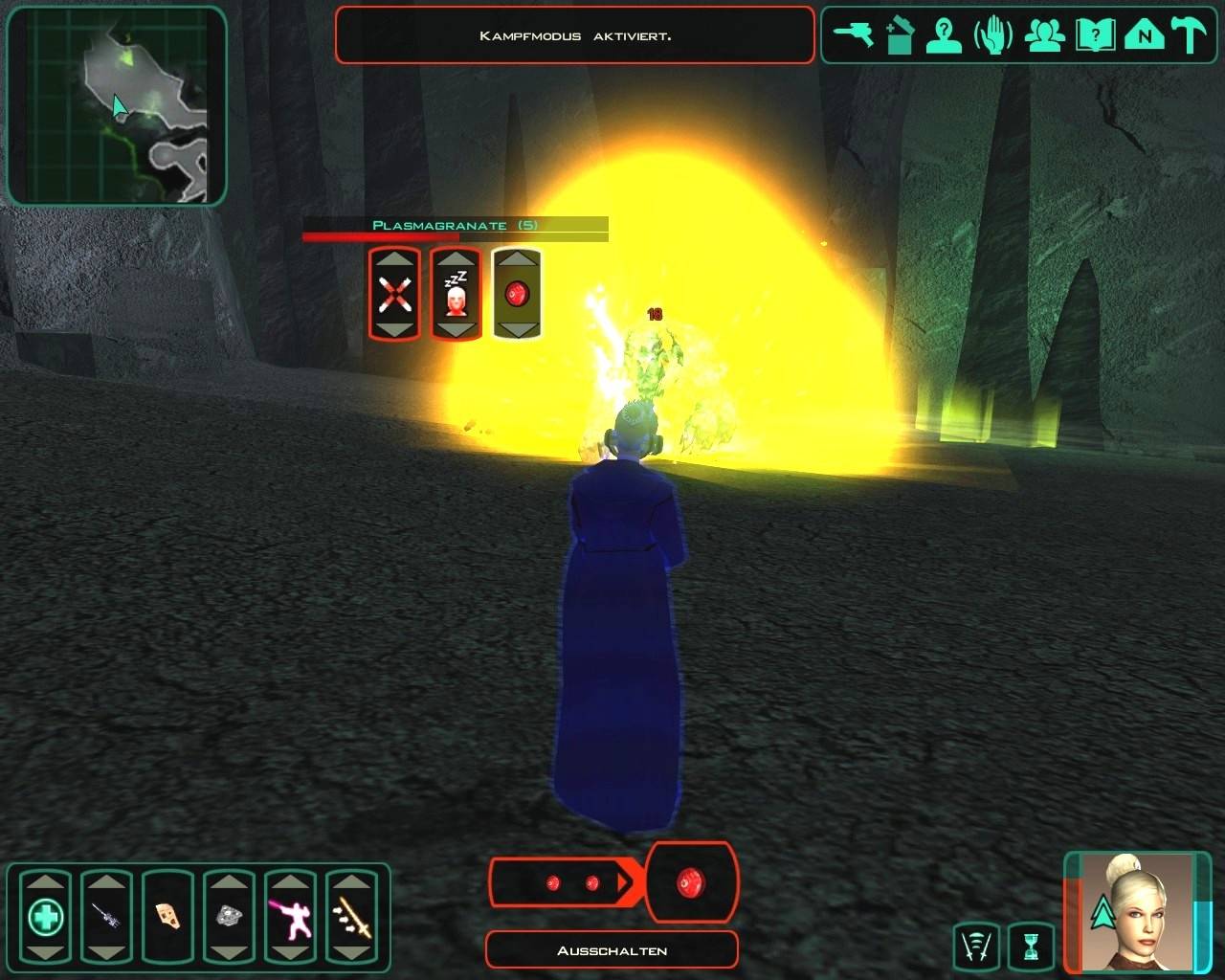
Task: Open the inventory box icon
Action: click(x=900, y=36)
